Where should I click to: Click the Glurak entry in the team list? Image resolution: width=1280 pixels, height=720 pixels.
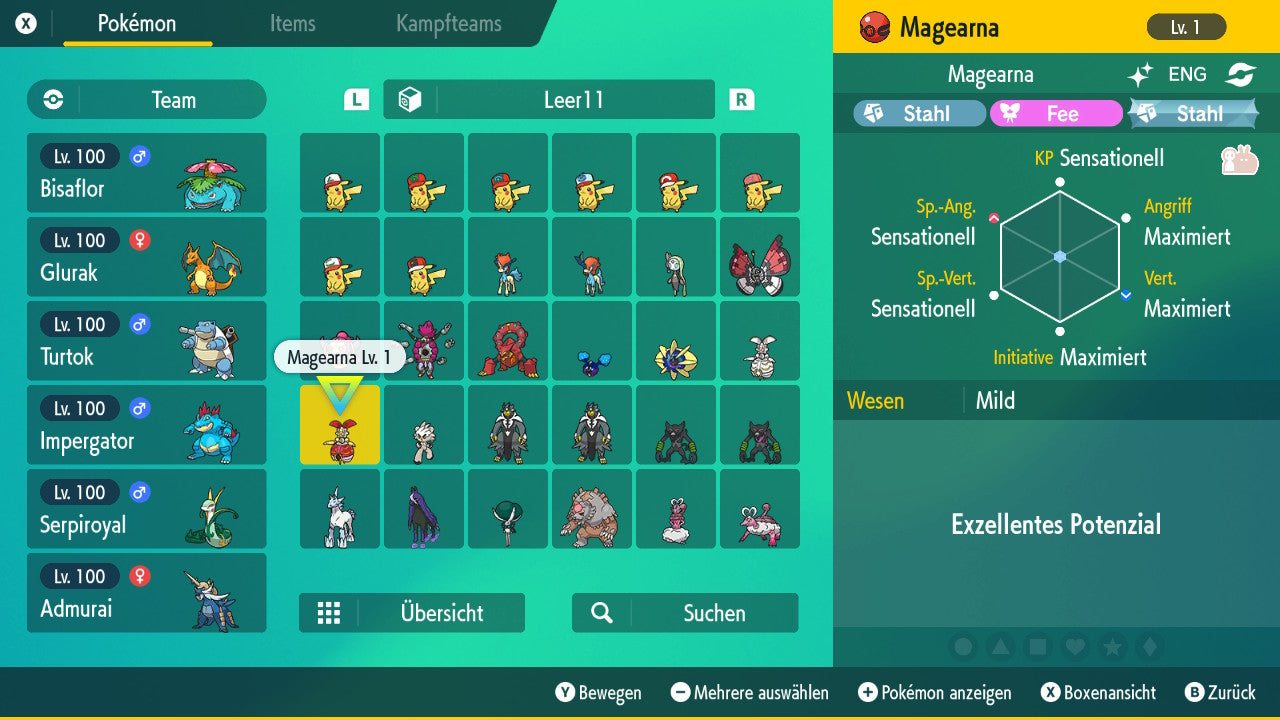tap(147, 256)
